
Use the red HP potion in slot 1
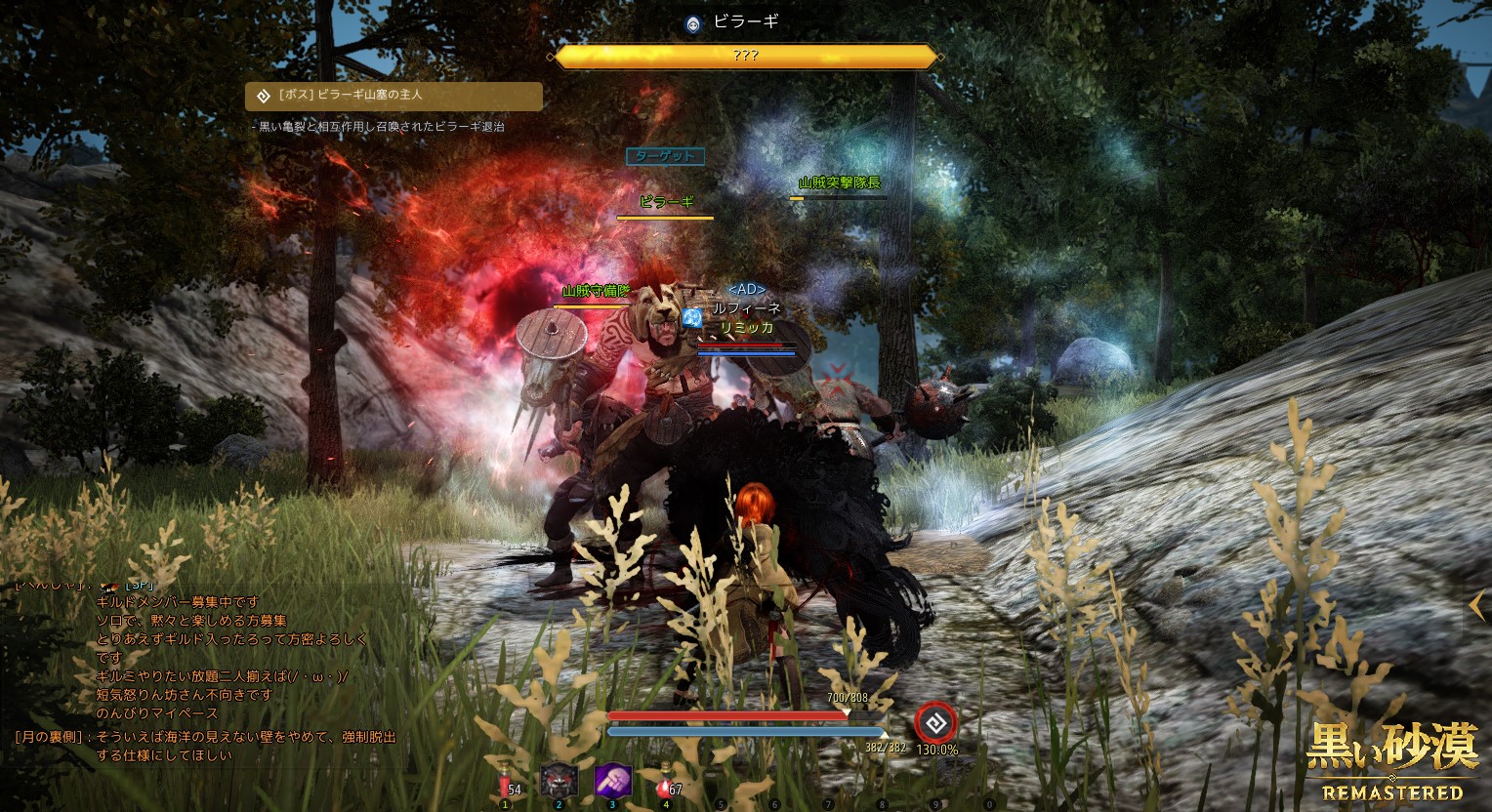pos(506,783)
